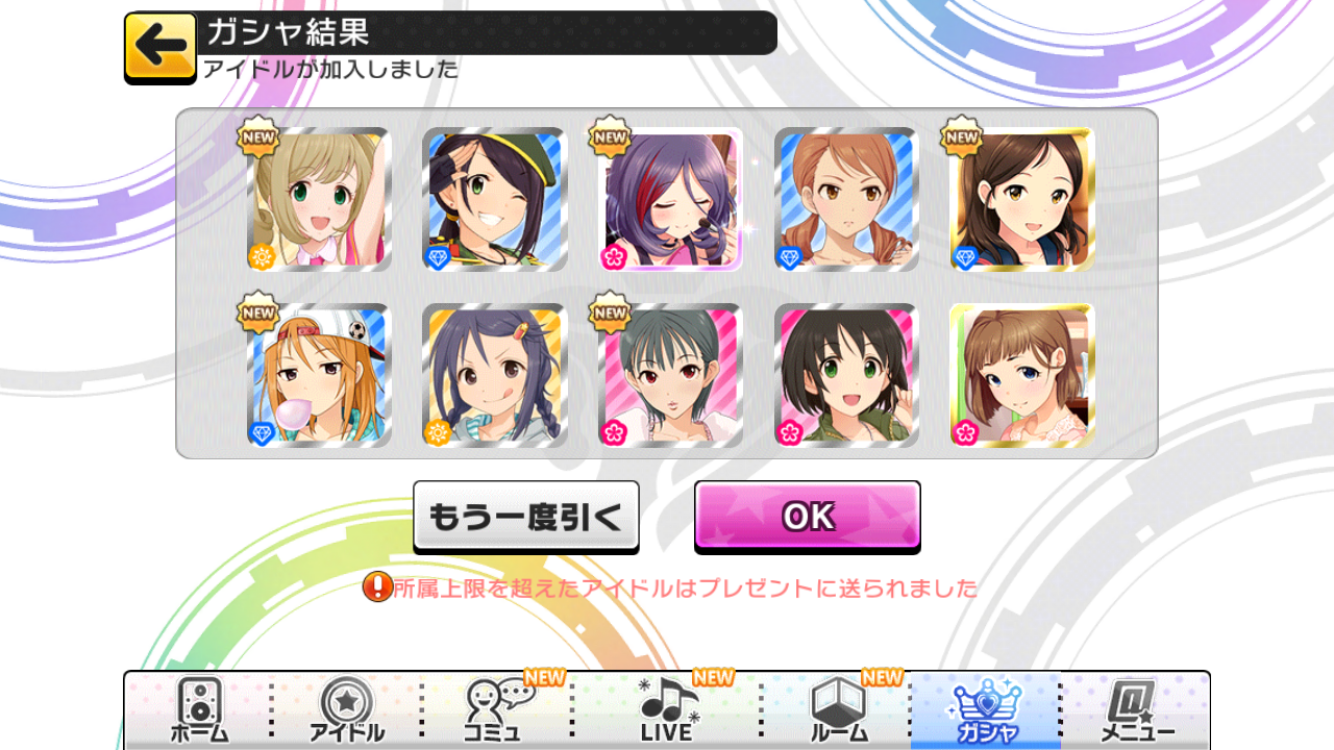Inspect the purple-haired idol with red streak
The width and height of the screenshot is (1334, 750).
(670, 200)
